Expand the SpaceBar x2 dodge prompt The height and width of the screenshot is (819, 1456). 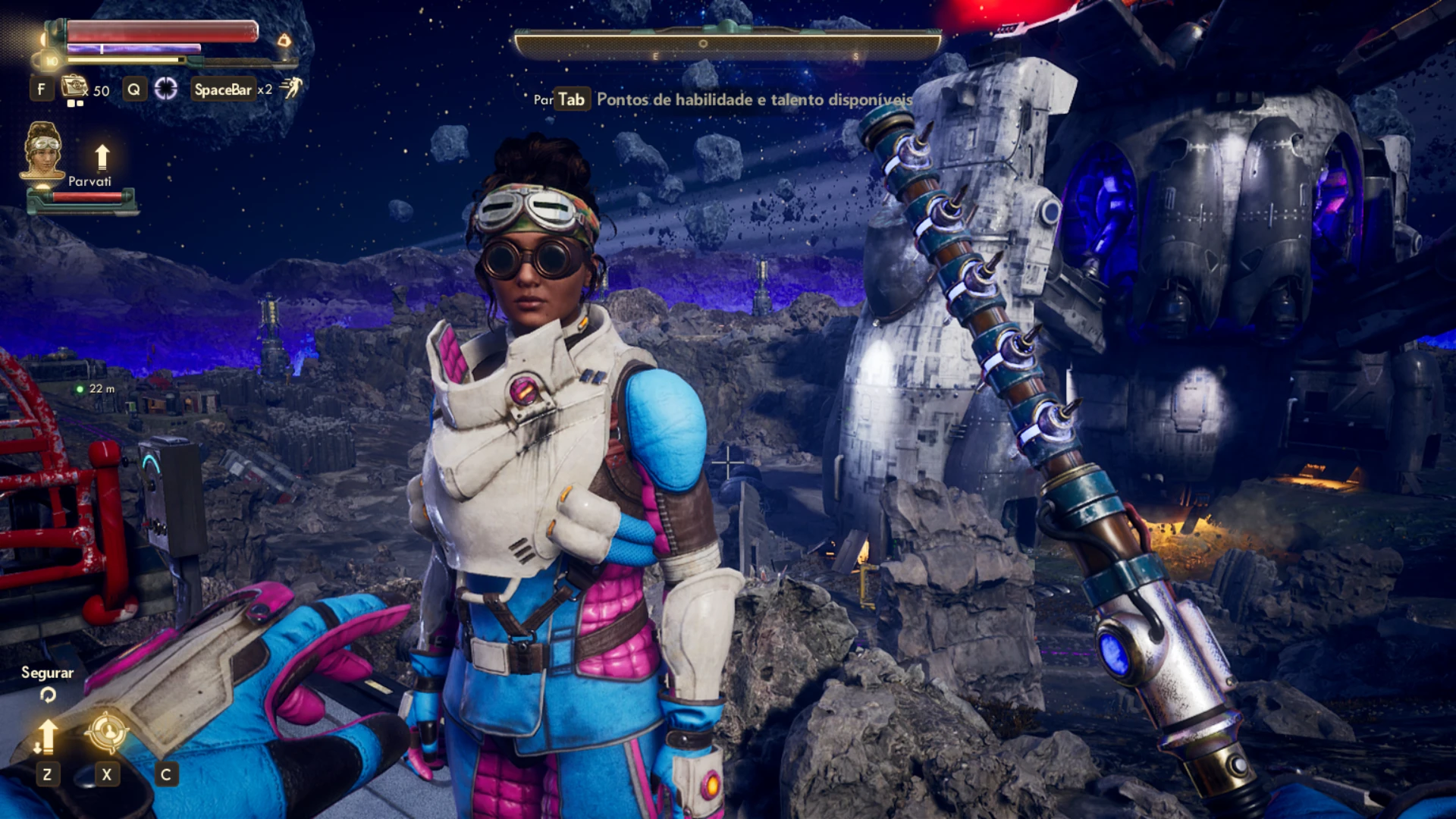[x=224, y=89]
